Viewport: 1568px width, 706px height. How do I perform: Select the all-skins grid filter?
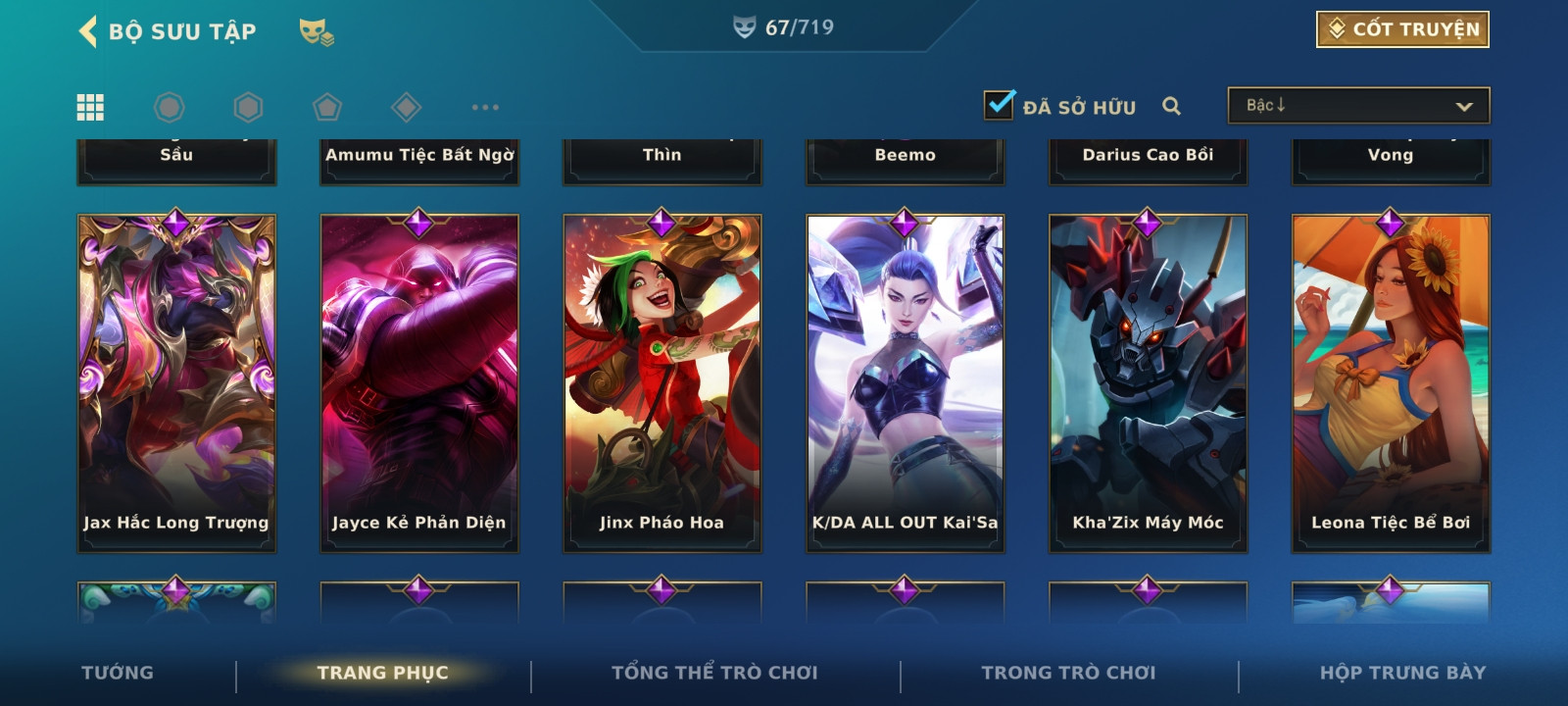click(90, 107)
